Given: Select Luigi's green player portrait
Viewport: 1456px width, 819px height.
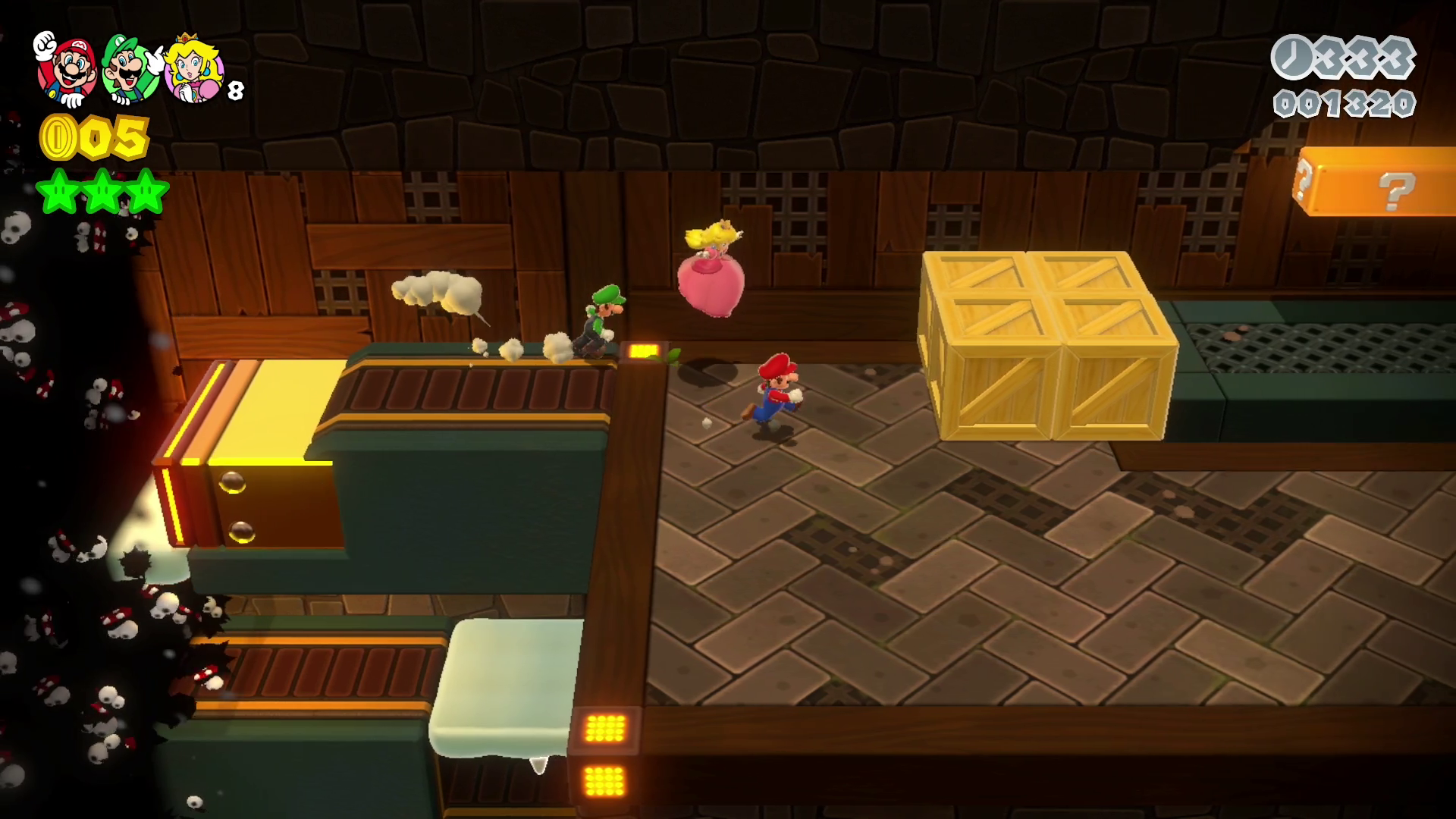Looking at the screenshot, I should click(133, 70).
